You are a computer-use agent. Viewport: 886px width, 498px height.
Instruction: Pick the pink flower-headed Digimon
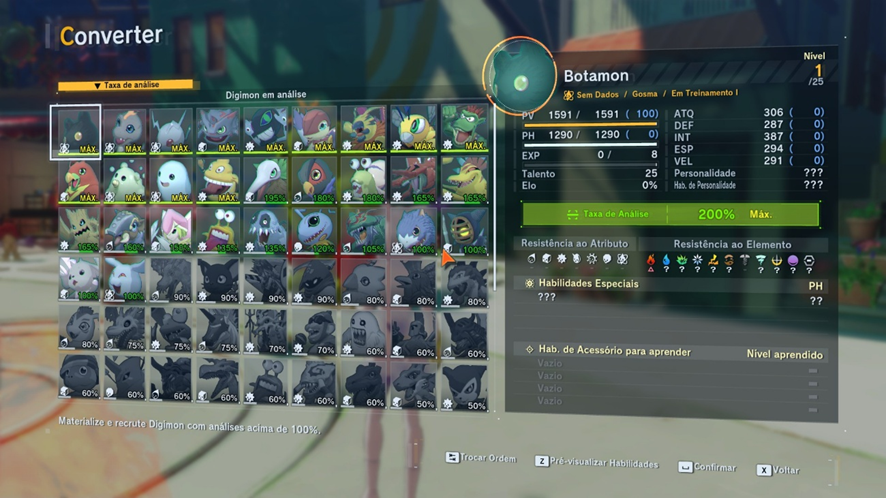[172, 230]
